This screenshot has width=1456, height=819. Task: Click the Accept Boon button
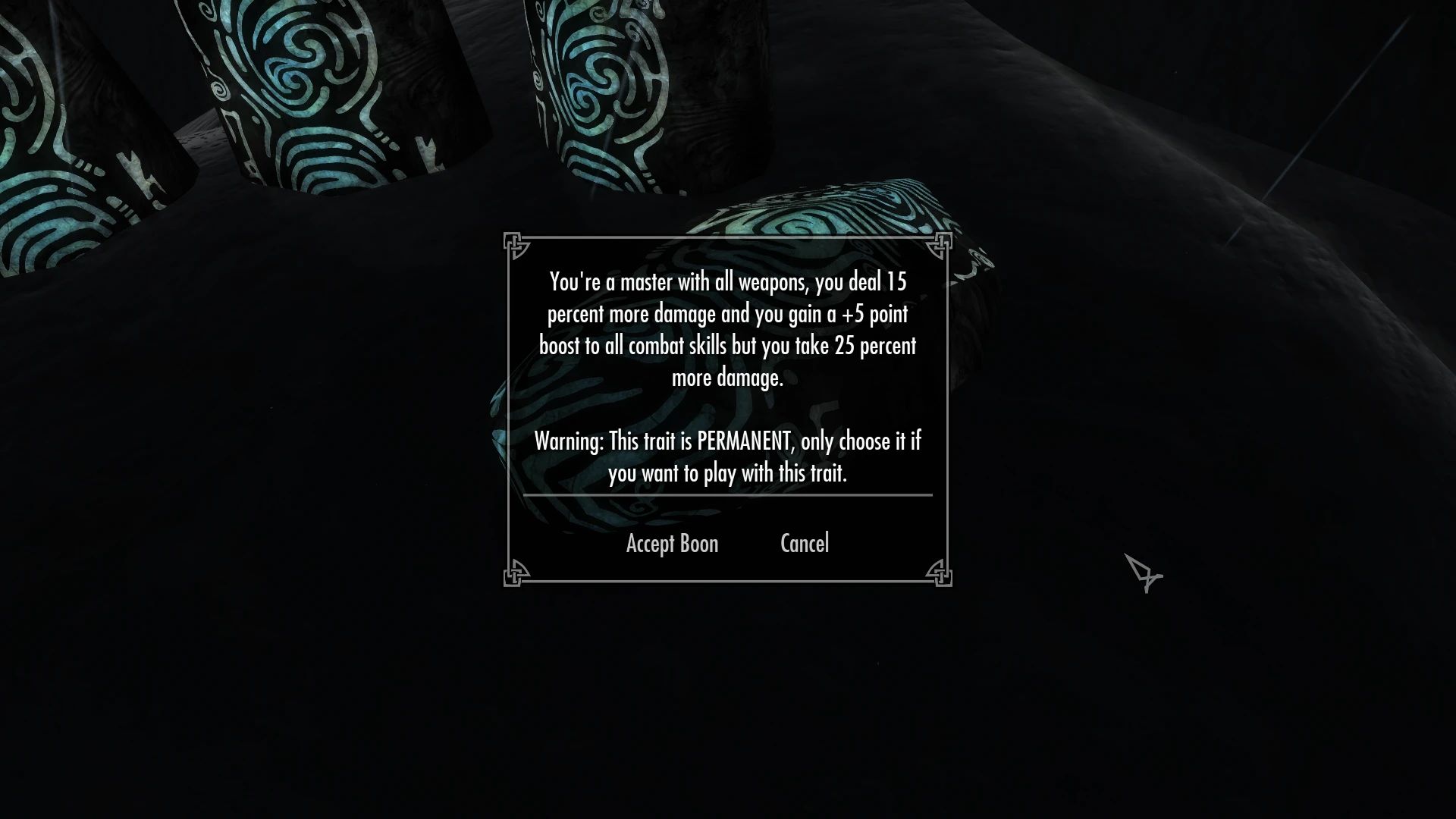pos(672,543)
